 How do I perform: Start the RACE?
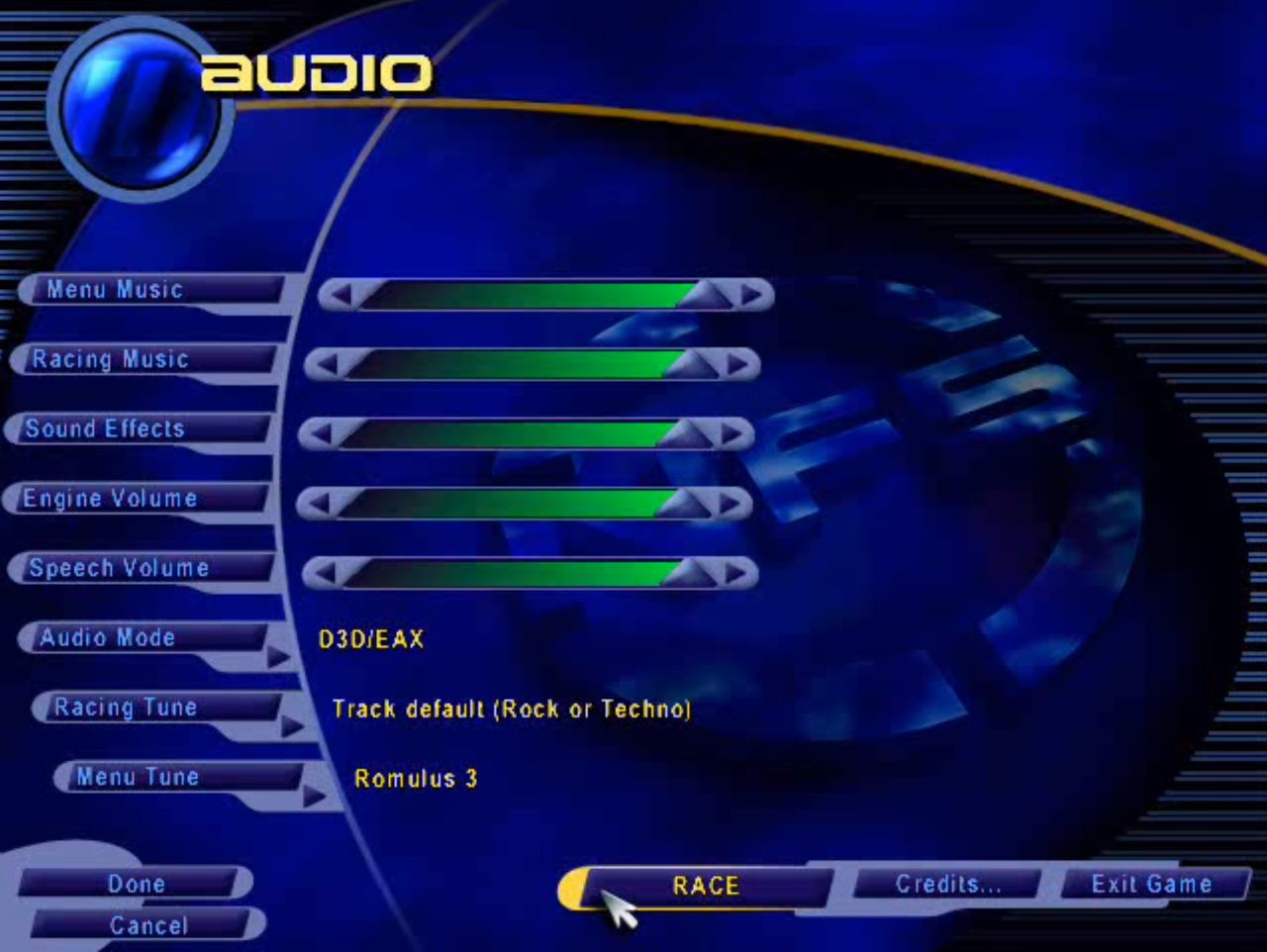(705, 886)
